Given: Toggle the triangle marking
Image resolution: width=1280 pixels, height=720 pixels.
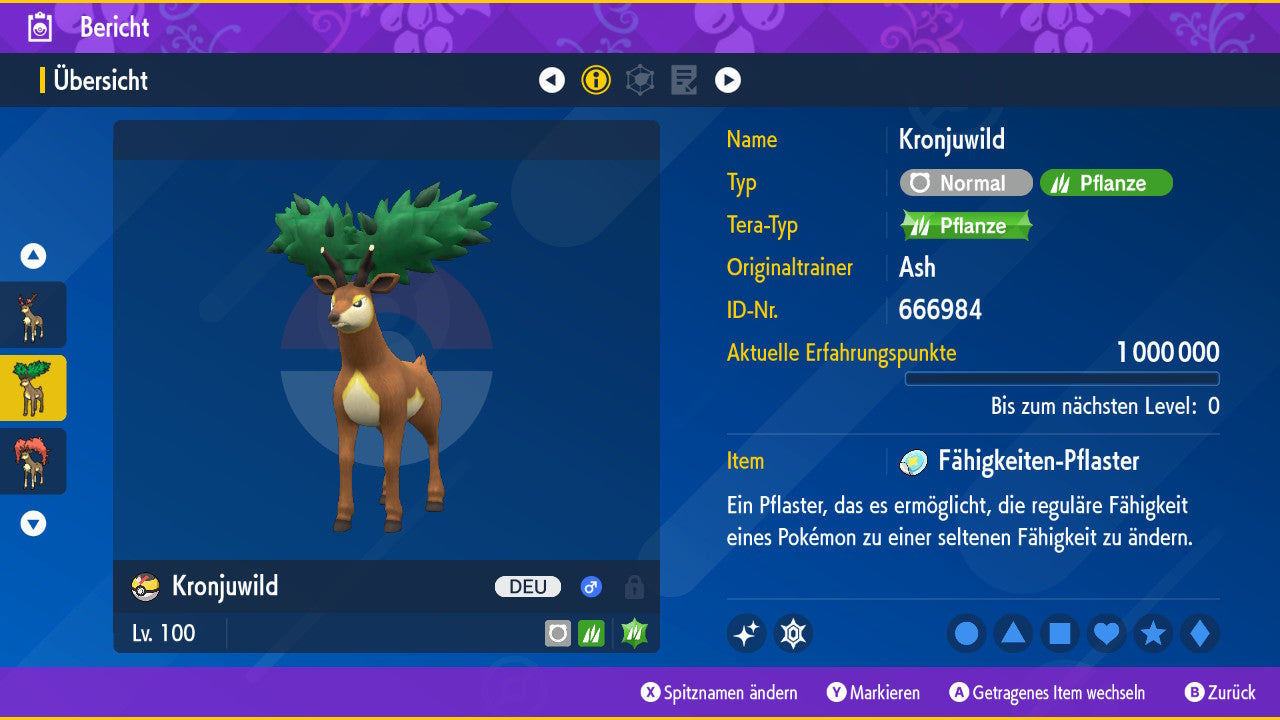Looking at the screenshot, I should tap(1013, 633).
